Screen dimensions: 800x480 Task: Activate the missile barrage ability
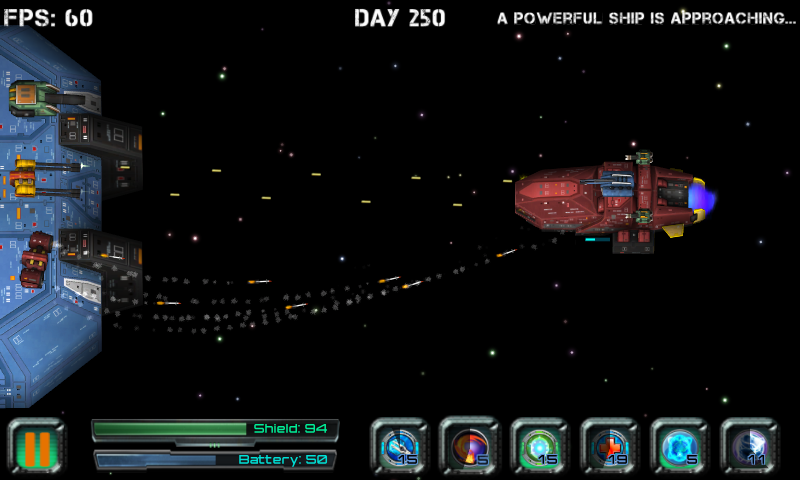click(400, 446)
